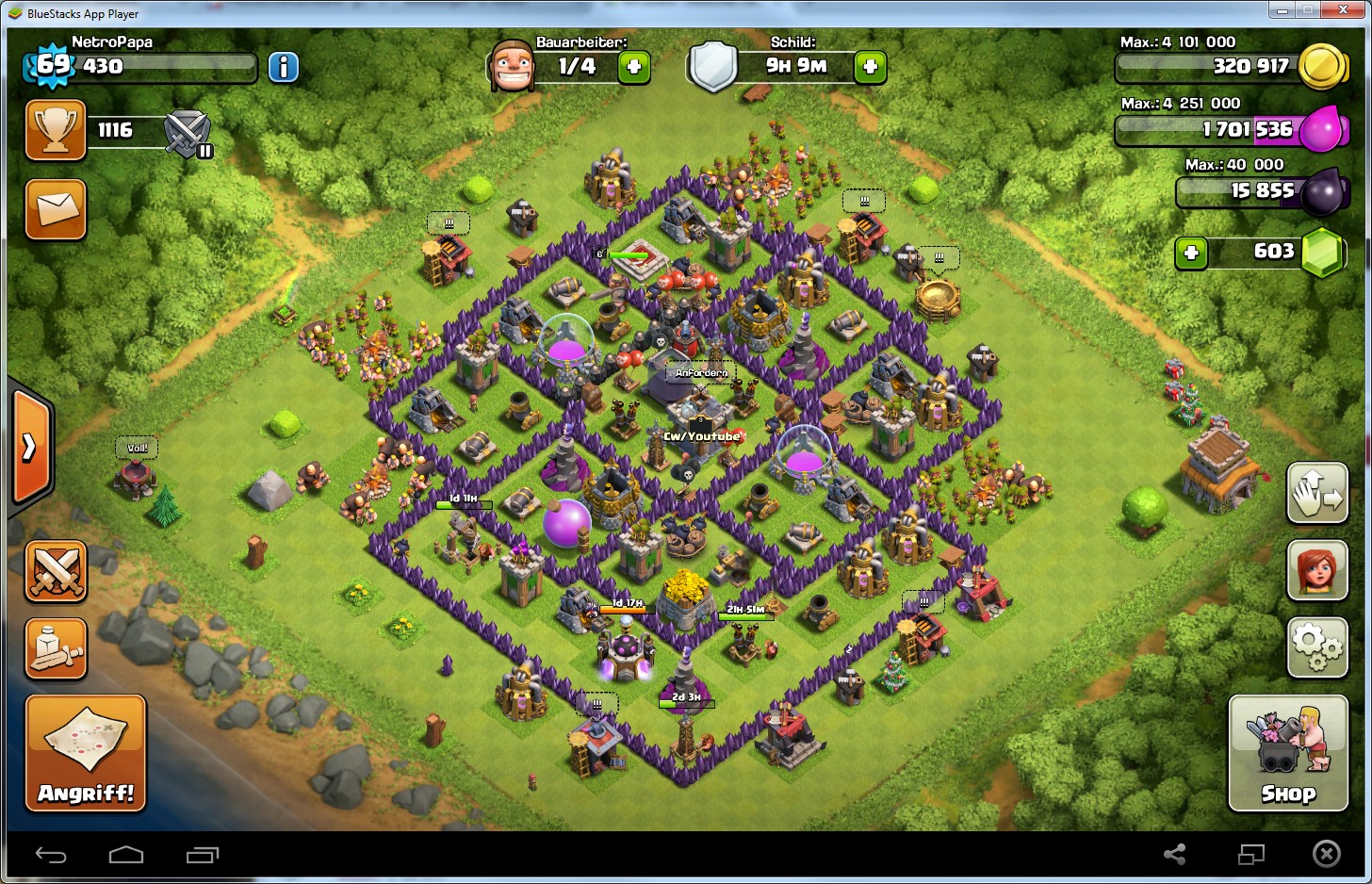The height and width of the screenshot is (884, 1372).
Task: Open the BlueStacks share icon
Action: click(1174, 855)
